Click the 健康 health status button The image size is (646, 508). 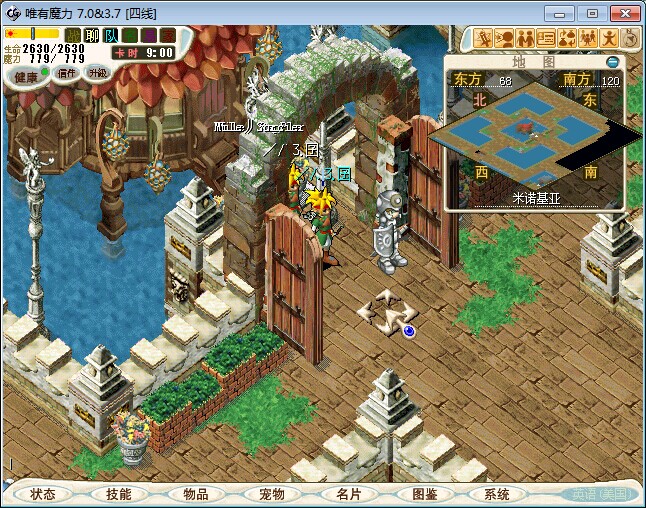point(27,77)
